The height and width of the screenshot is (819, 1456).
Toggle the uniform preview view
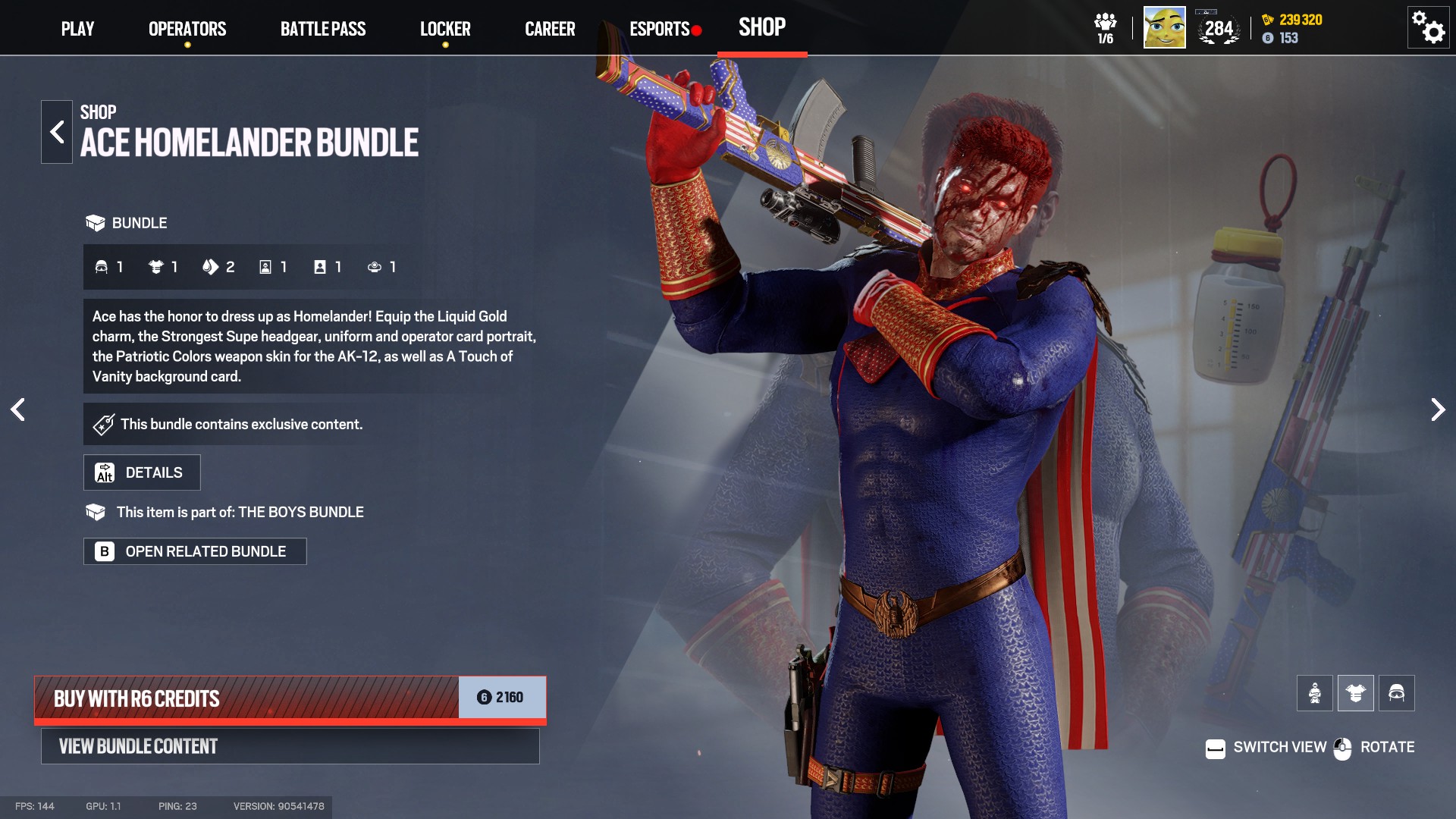click(1356, 692)
